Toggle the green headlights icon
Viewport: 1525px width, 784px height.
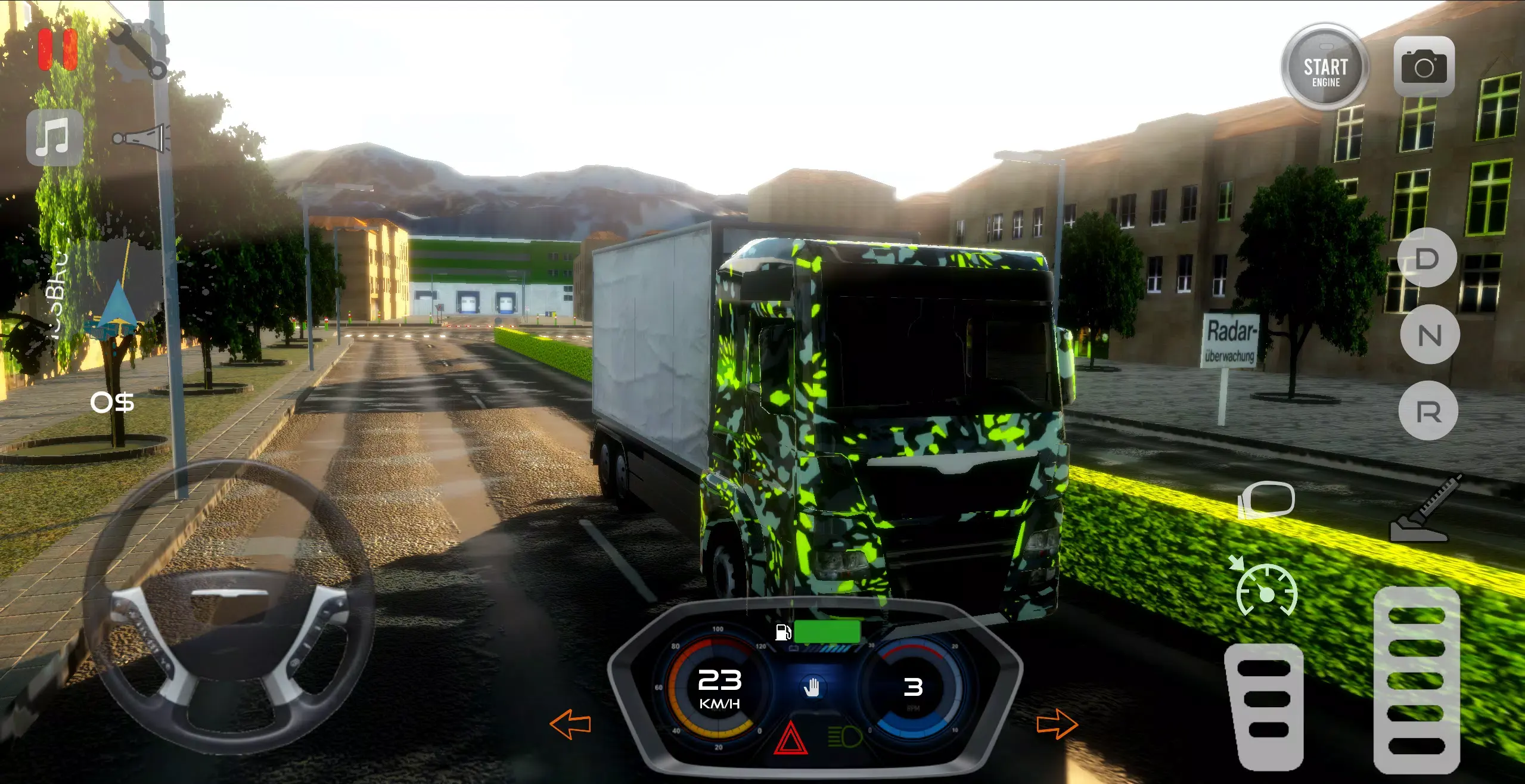[845, 736]
